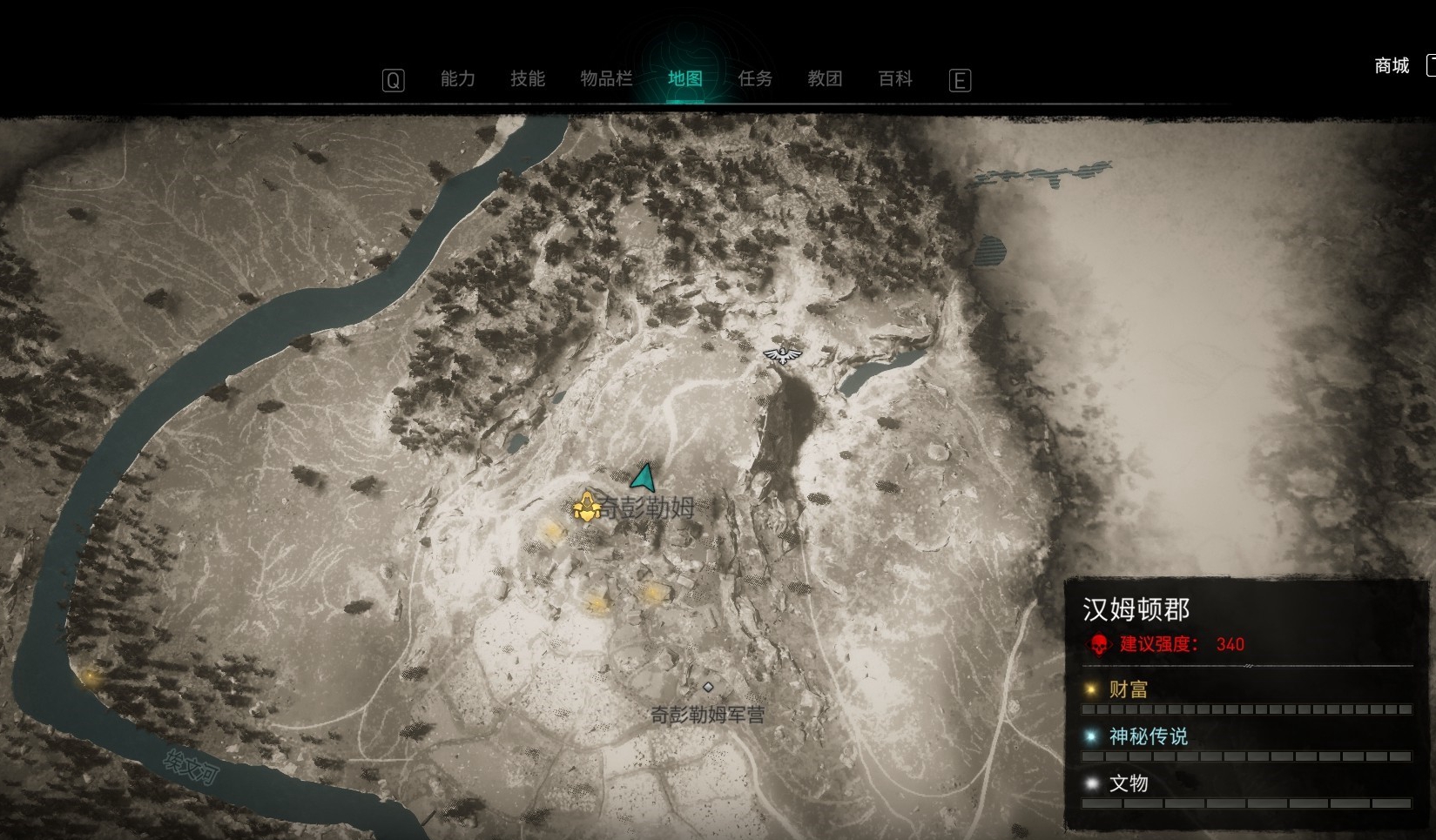This screenshot has height=840, width=1436.
Task: Open the 技能 tab
Action: tap(527, 79)
